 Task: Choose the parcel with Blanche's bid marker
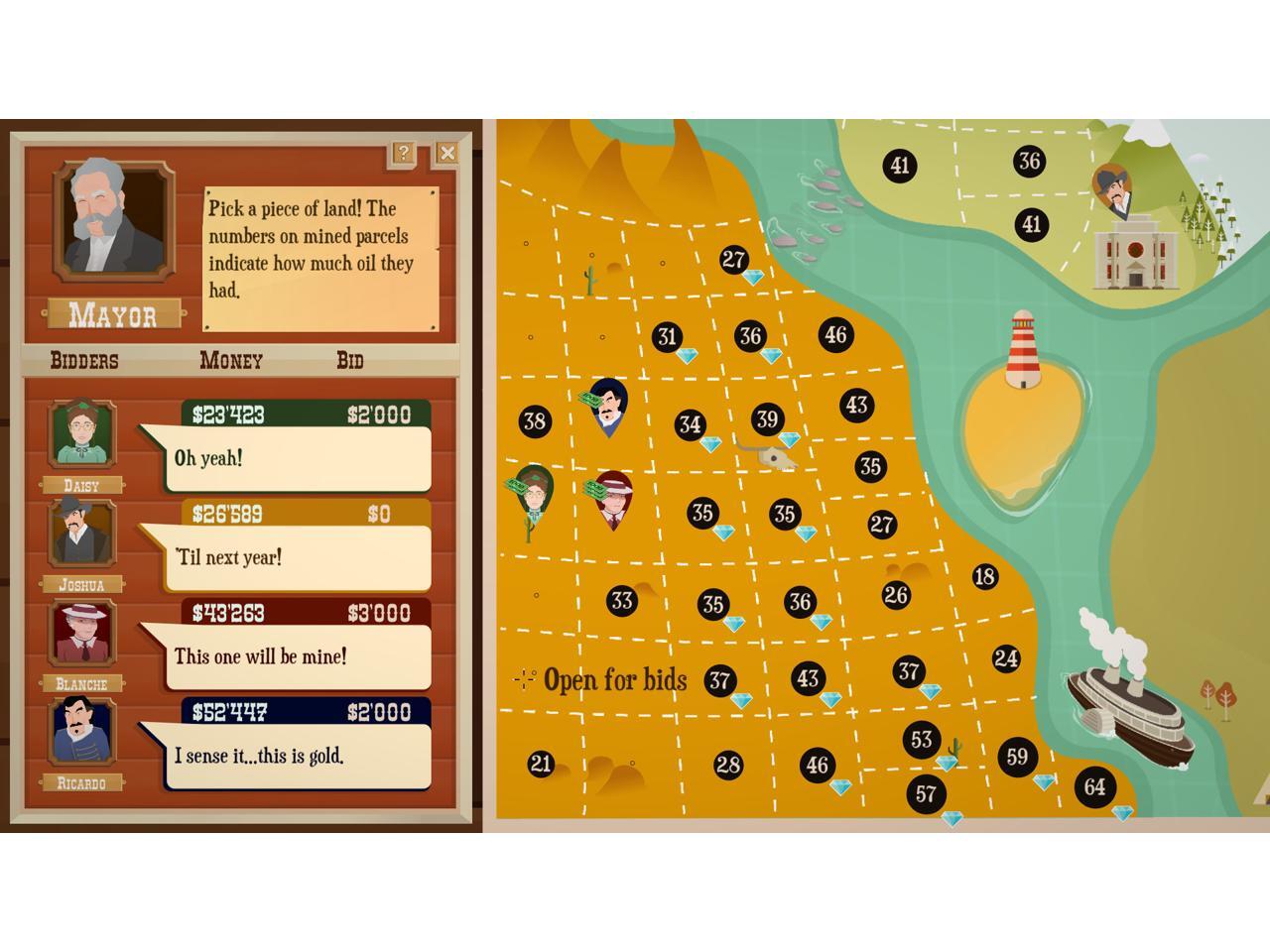pos(614,498)
